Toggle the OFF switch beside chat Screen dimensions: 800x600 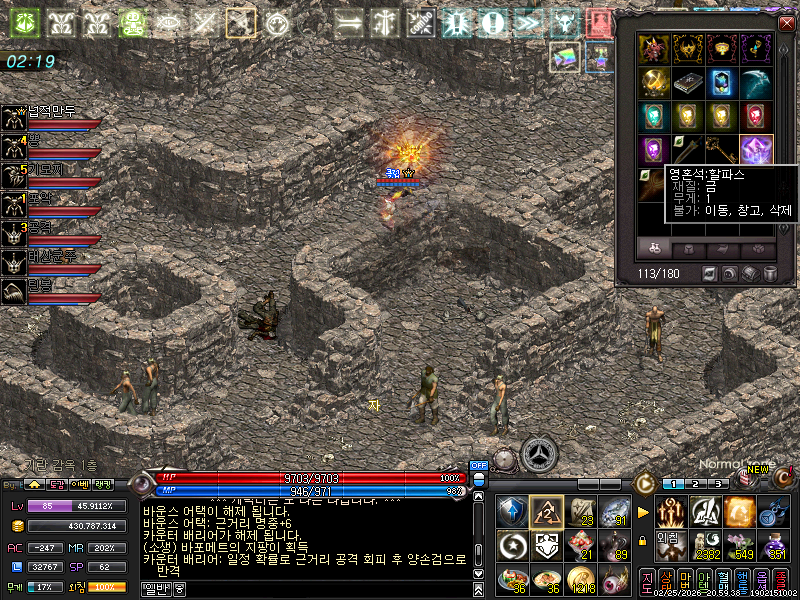[x=478, y=465]
